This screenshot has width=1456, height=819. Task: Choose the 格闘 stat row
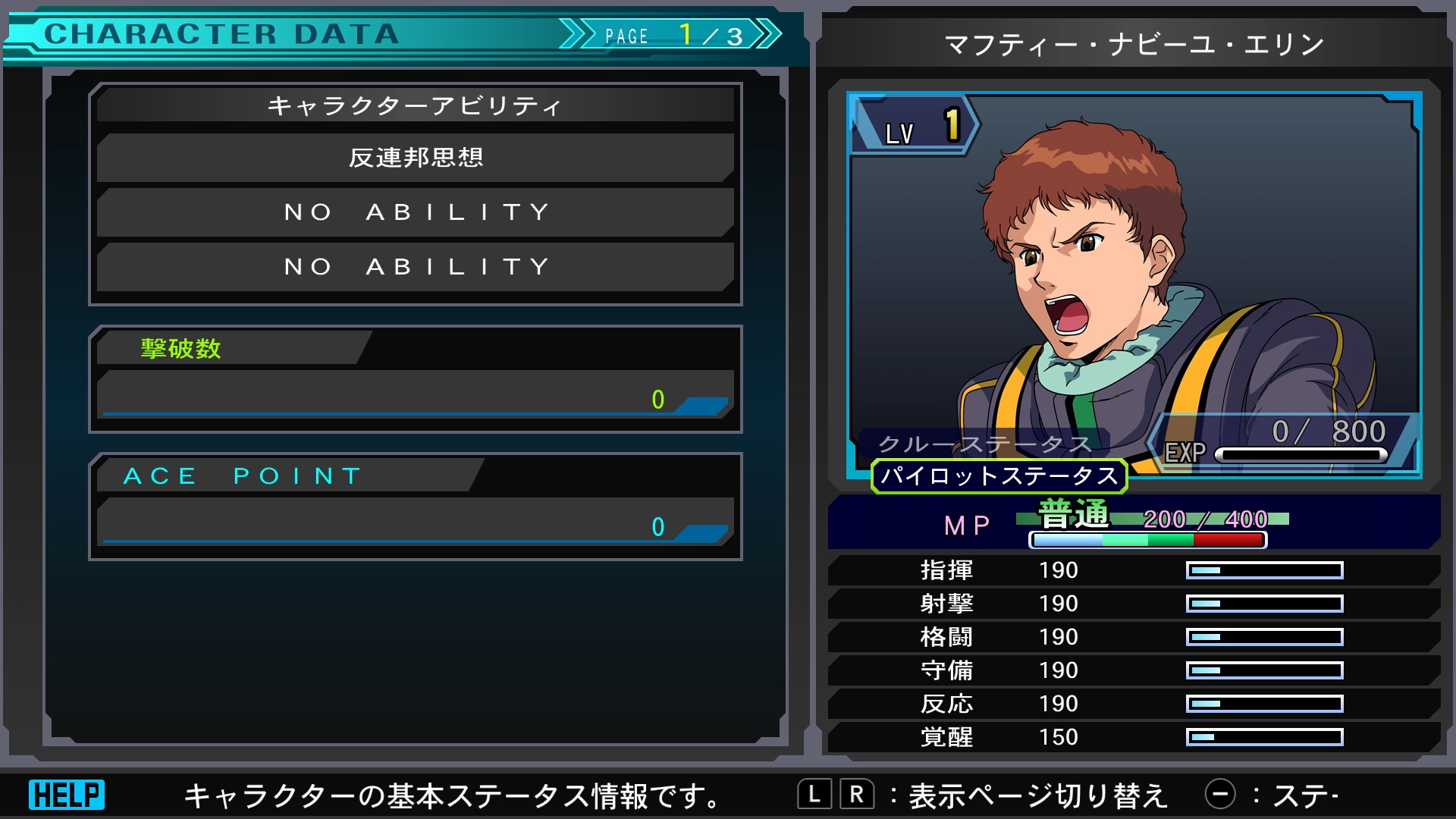coord(1133,637)
